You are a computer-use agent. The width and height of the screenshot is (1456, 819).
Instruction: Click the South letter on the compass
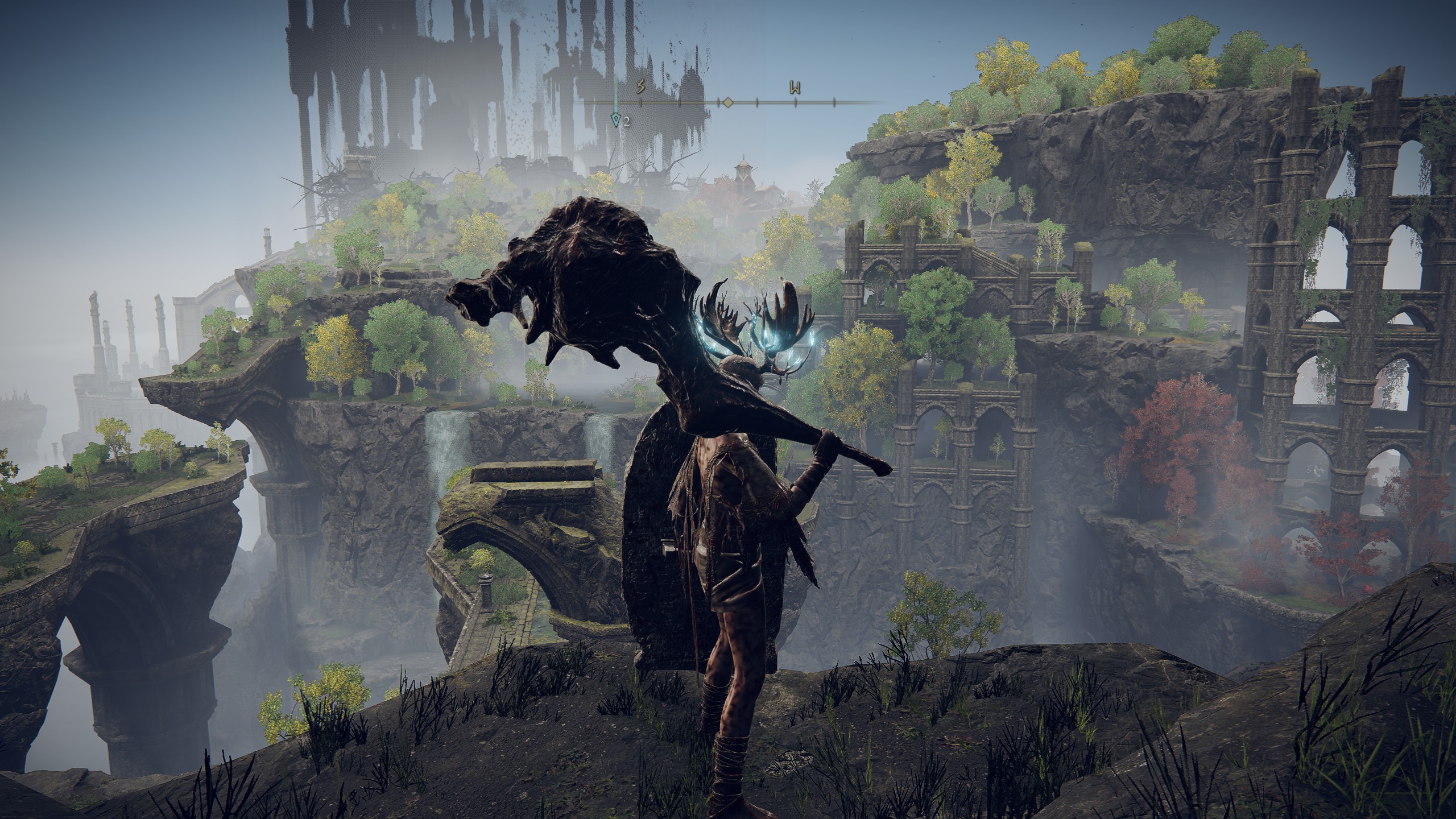click(x=641, y=88)
